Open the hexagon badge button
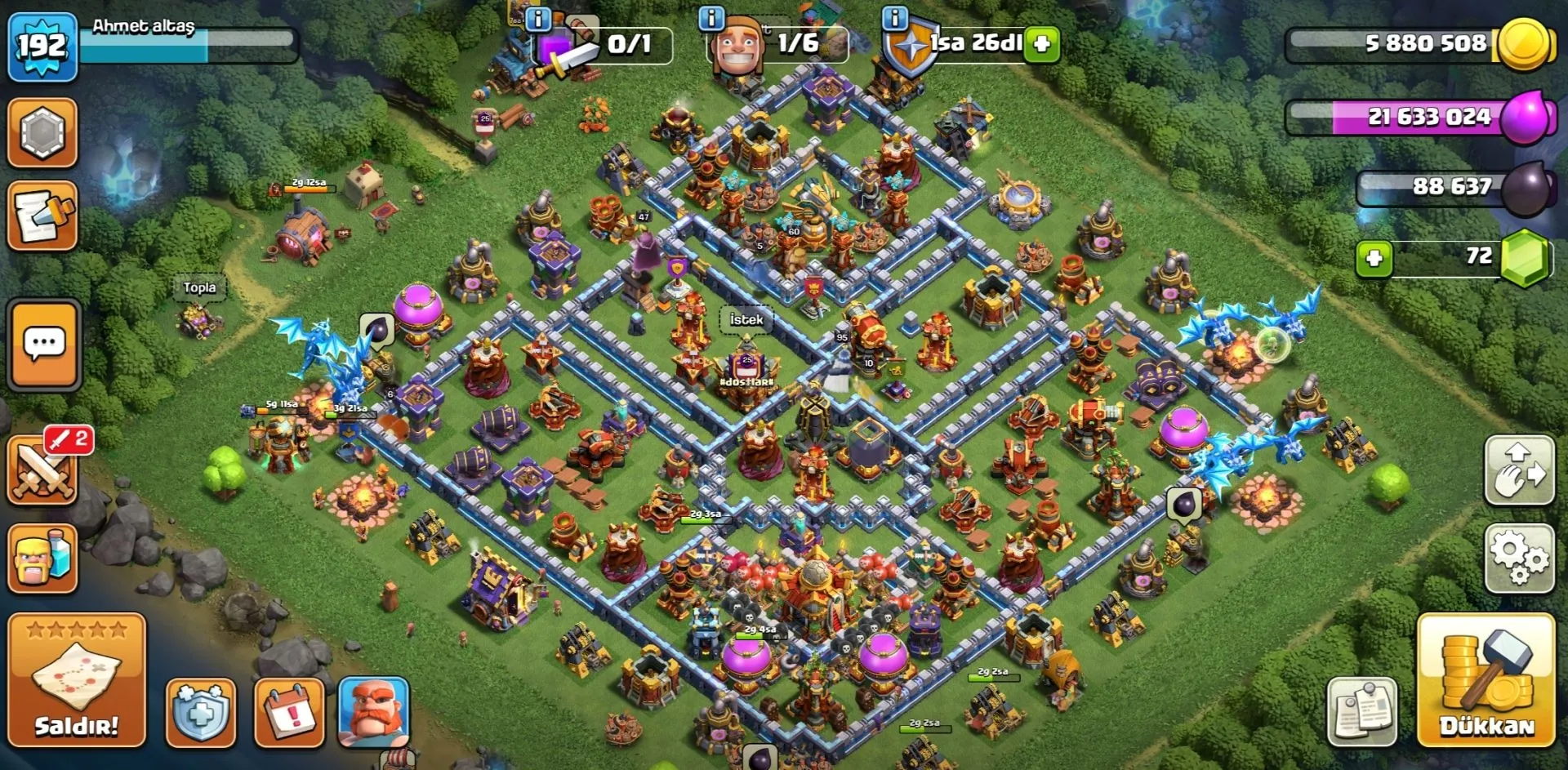Screen dimensions: 1568x770 tap(42, 133)
